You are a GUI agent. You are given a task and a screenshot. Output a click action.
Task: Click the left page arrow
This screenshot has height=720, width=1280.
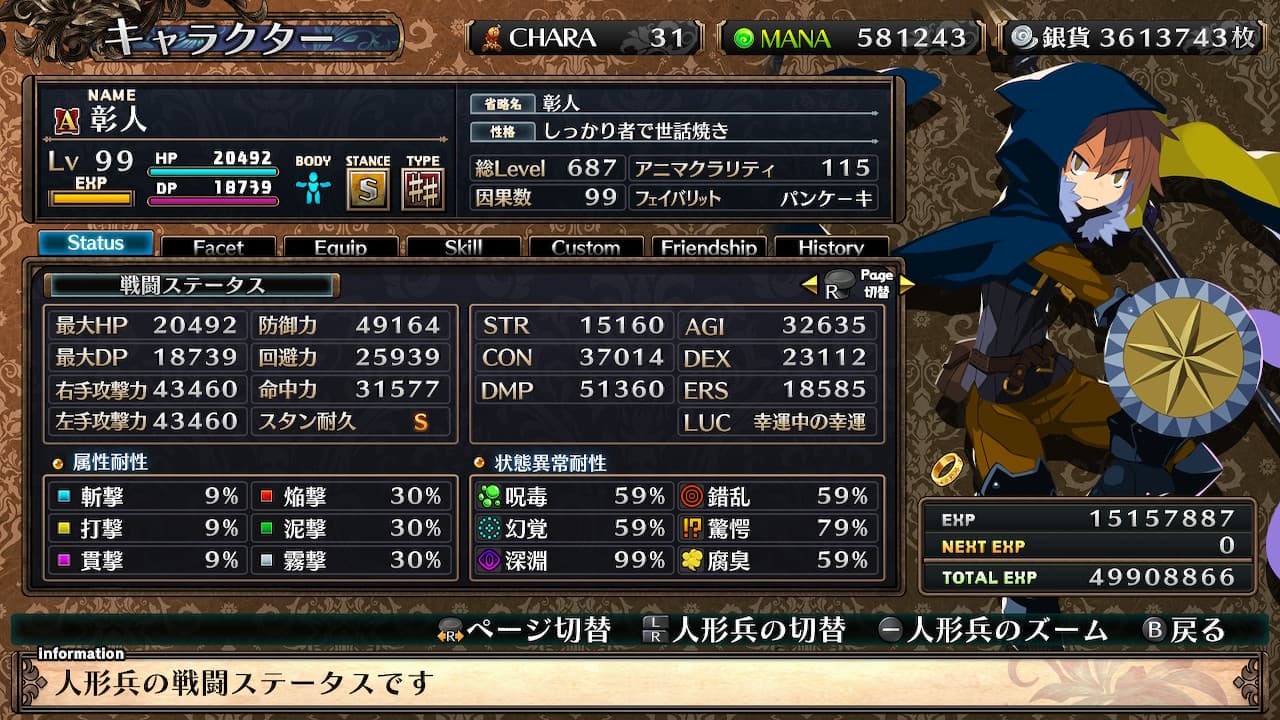coord(810,285)
